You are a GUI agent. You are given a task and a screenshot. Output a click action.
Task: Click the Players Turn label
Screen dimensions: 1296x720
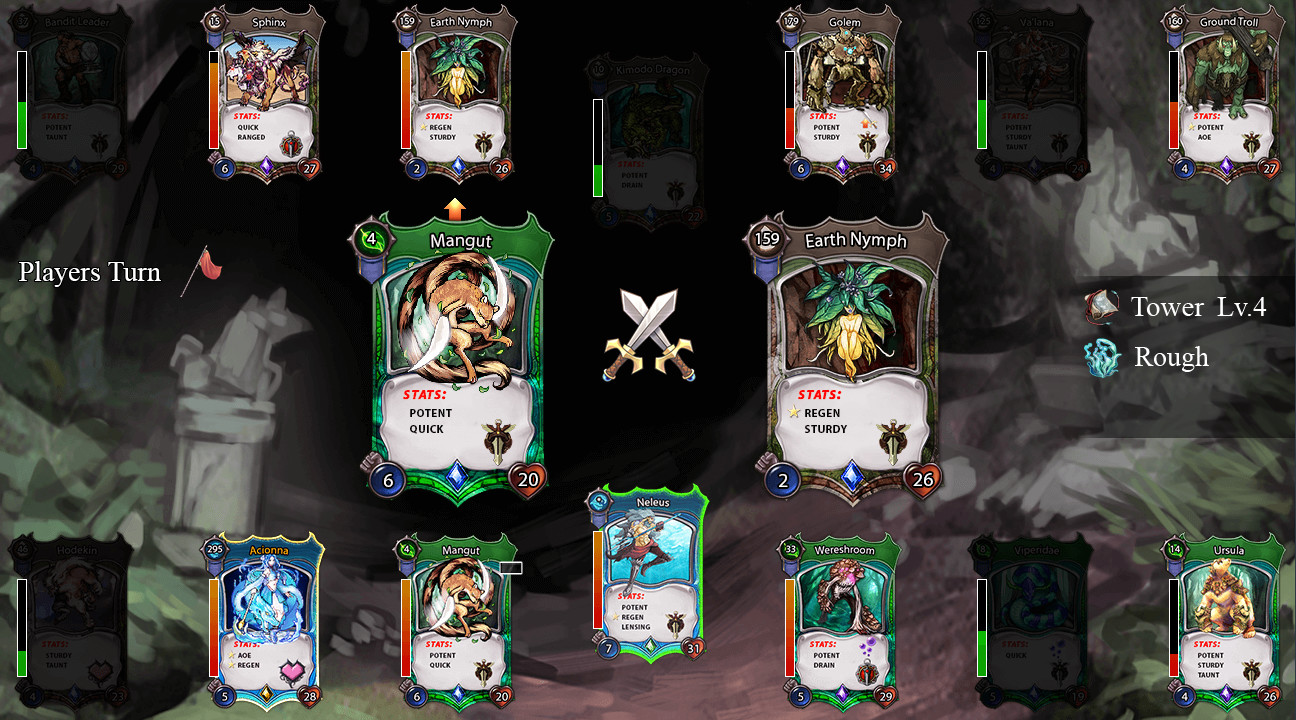coord(90,272)
